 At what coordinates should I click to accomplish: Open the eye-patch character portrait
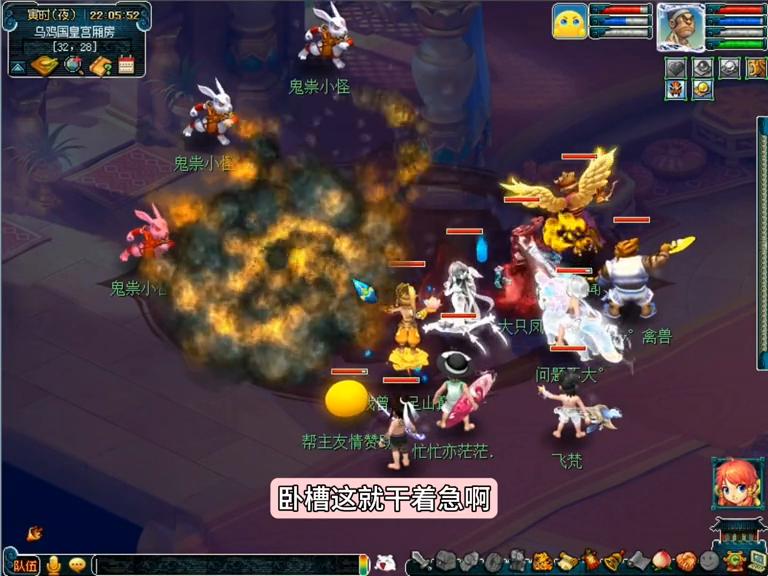(680, 26)
